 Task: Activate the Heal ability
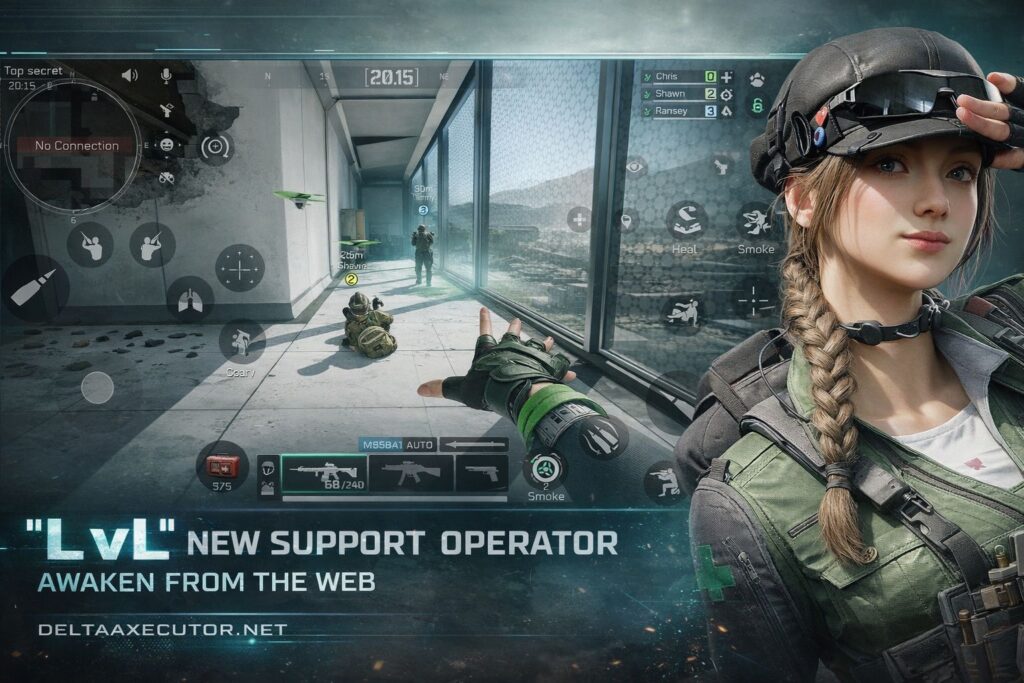point(687,222)
